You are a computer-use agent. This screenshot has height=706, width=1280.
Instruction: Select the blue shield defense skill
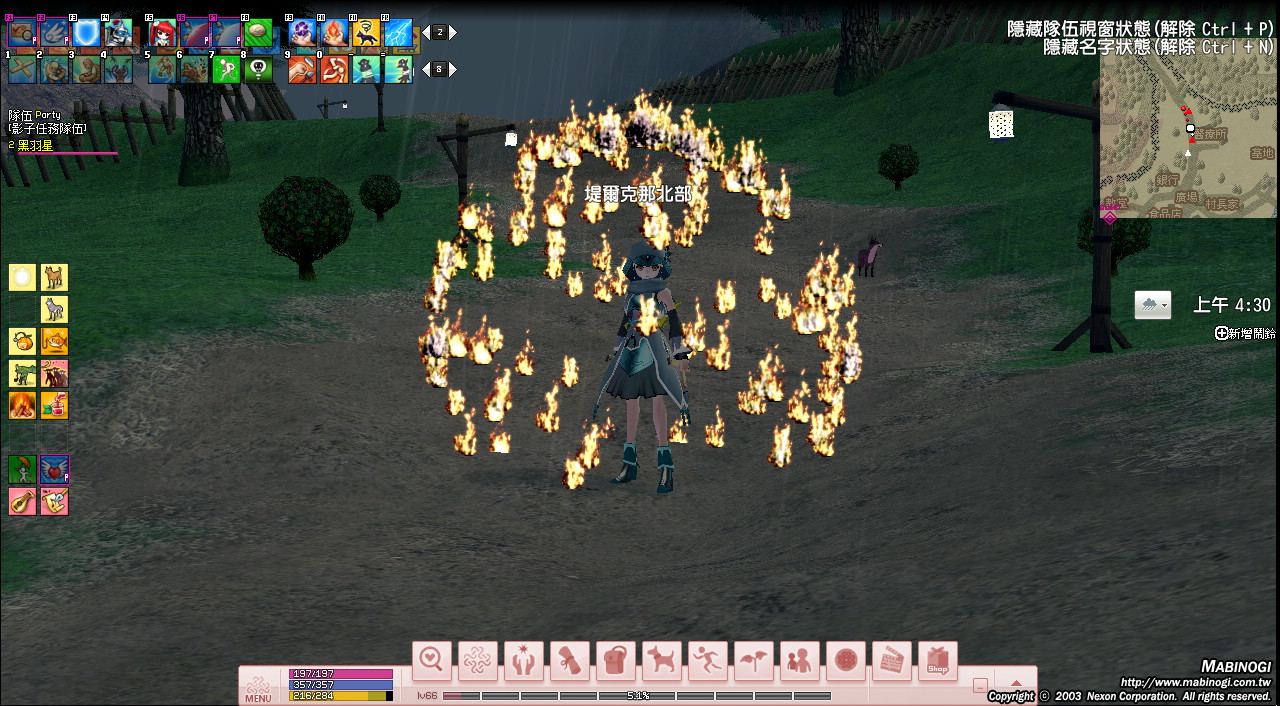(86, 33)
